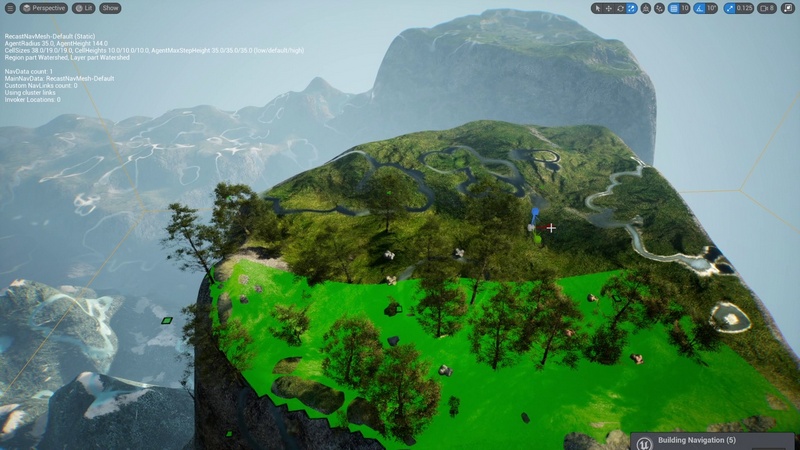
Task: Change the grid snap value of 10
Action: (685, 8)
